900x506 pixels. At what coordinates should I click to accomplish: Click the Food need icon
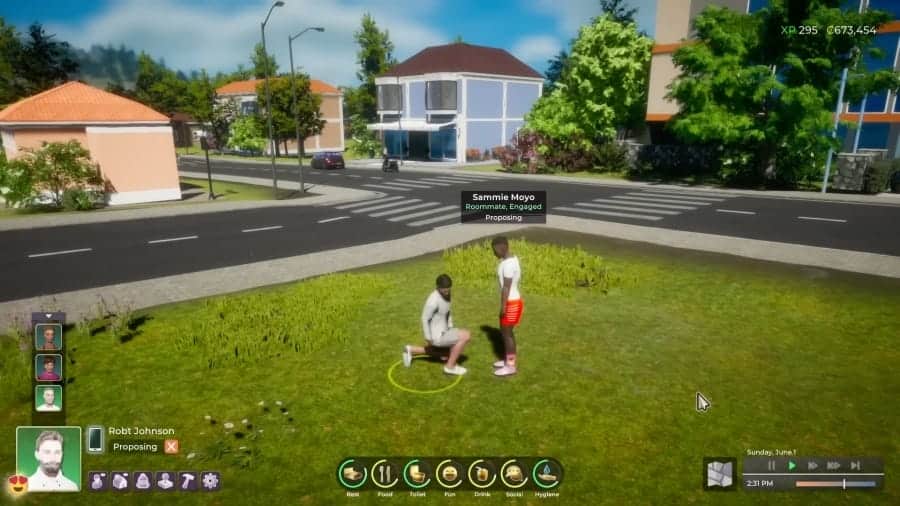385,473
